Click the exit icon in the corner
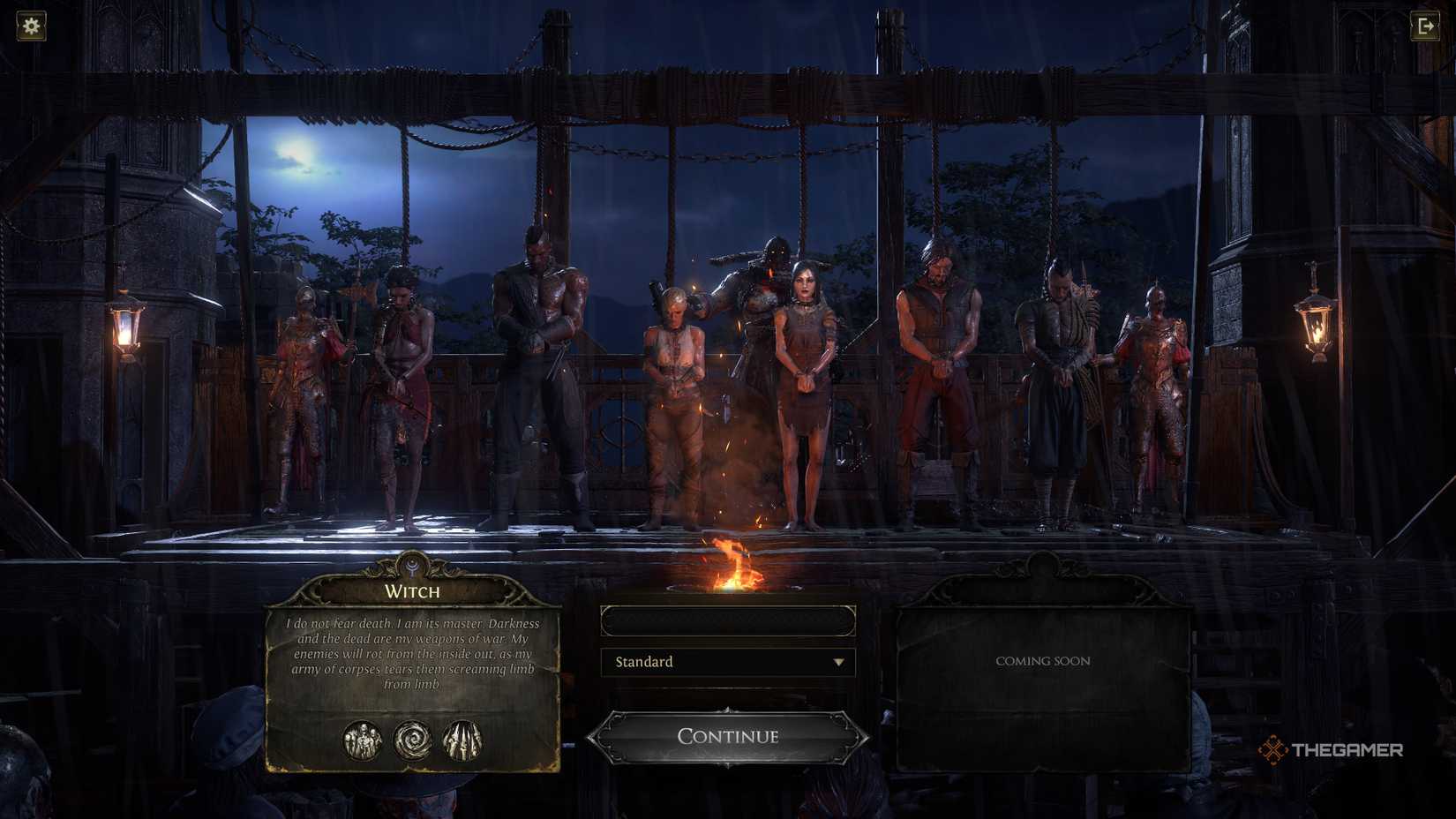 tap(1425, 26)
